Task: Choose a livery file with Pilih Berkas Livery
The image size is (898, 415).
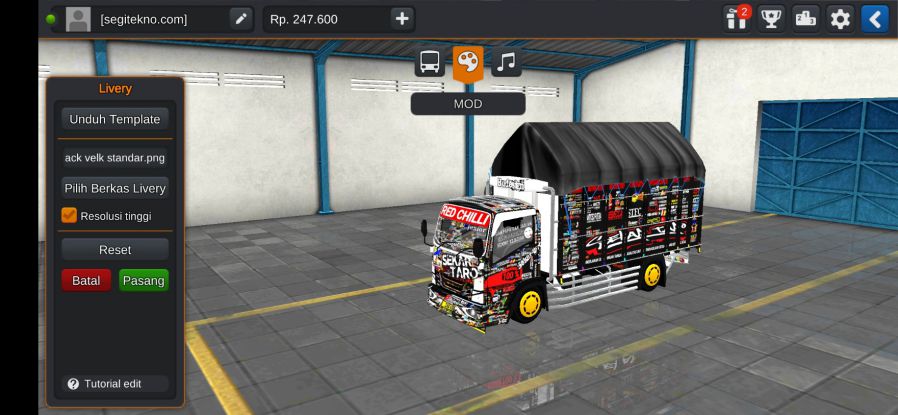Action: tap(114, 188)
